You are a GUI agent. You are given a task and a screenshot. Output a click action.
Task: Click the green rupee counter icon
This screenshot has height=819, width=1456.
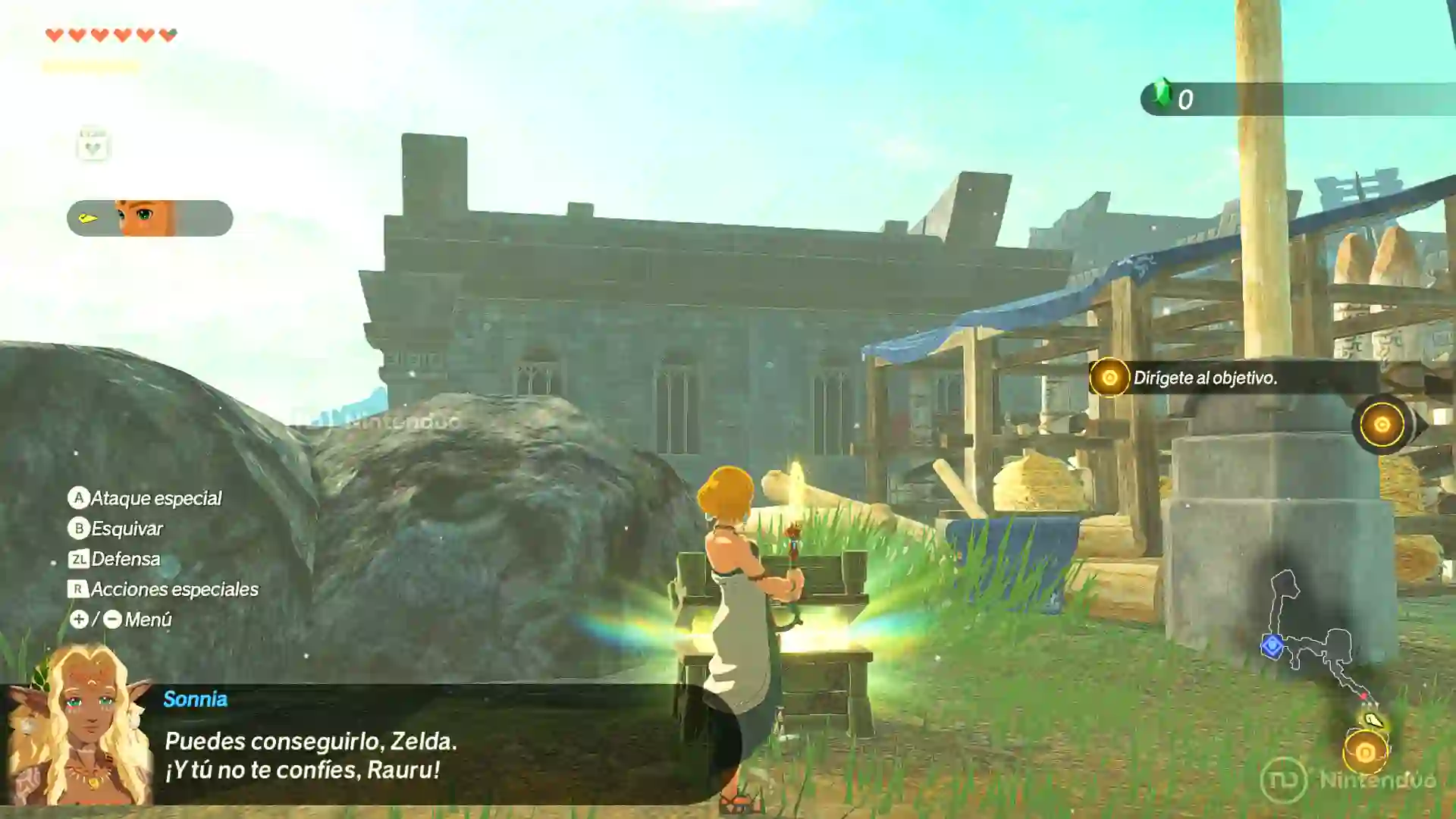coord(1163,96)
